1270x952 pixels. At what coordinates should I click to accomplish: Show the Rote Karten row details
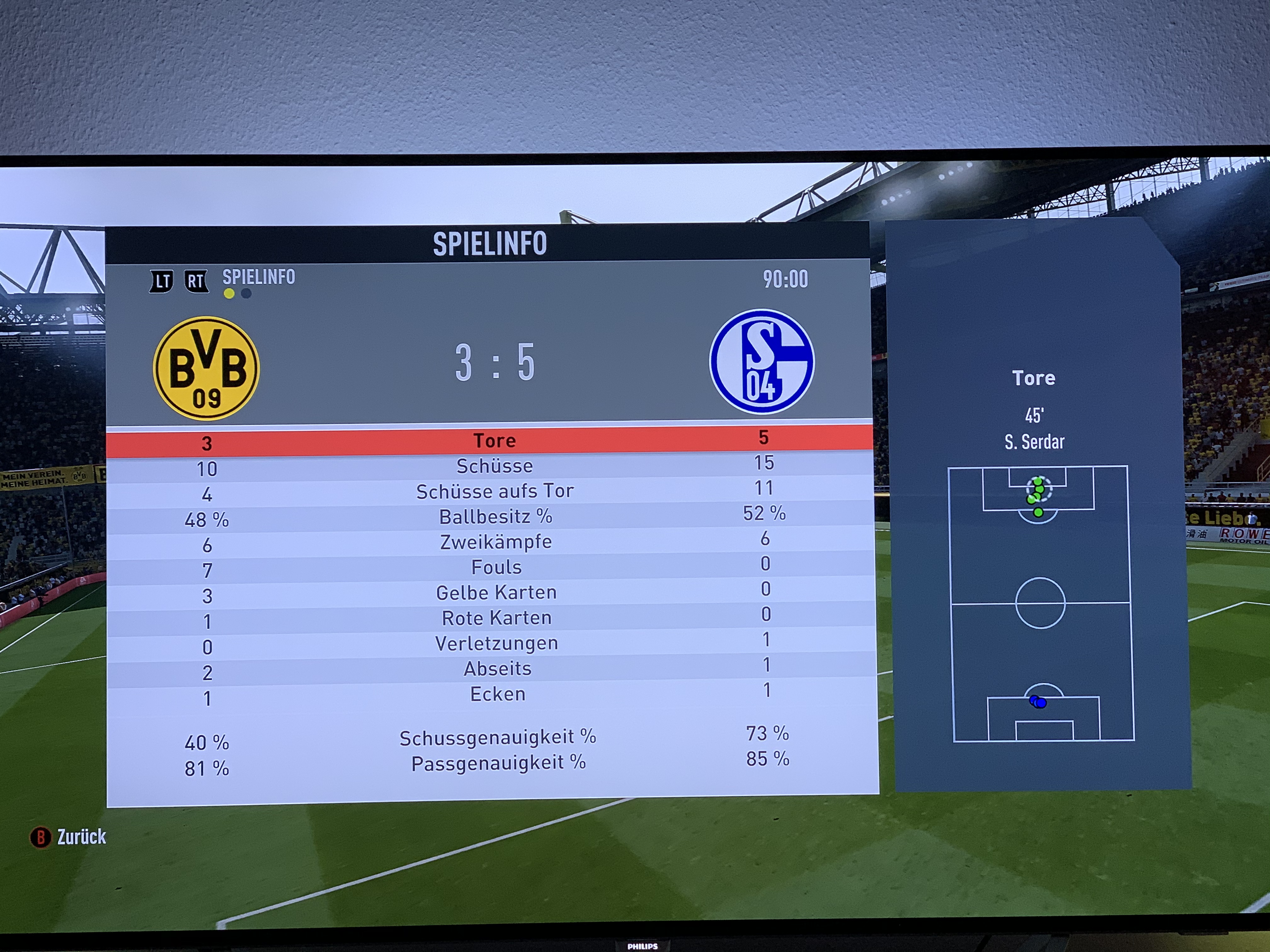(497, 618)
